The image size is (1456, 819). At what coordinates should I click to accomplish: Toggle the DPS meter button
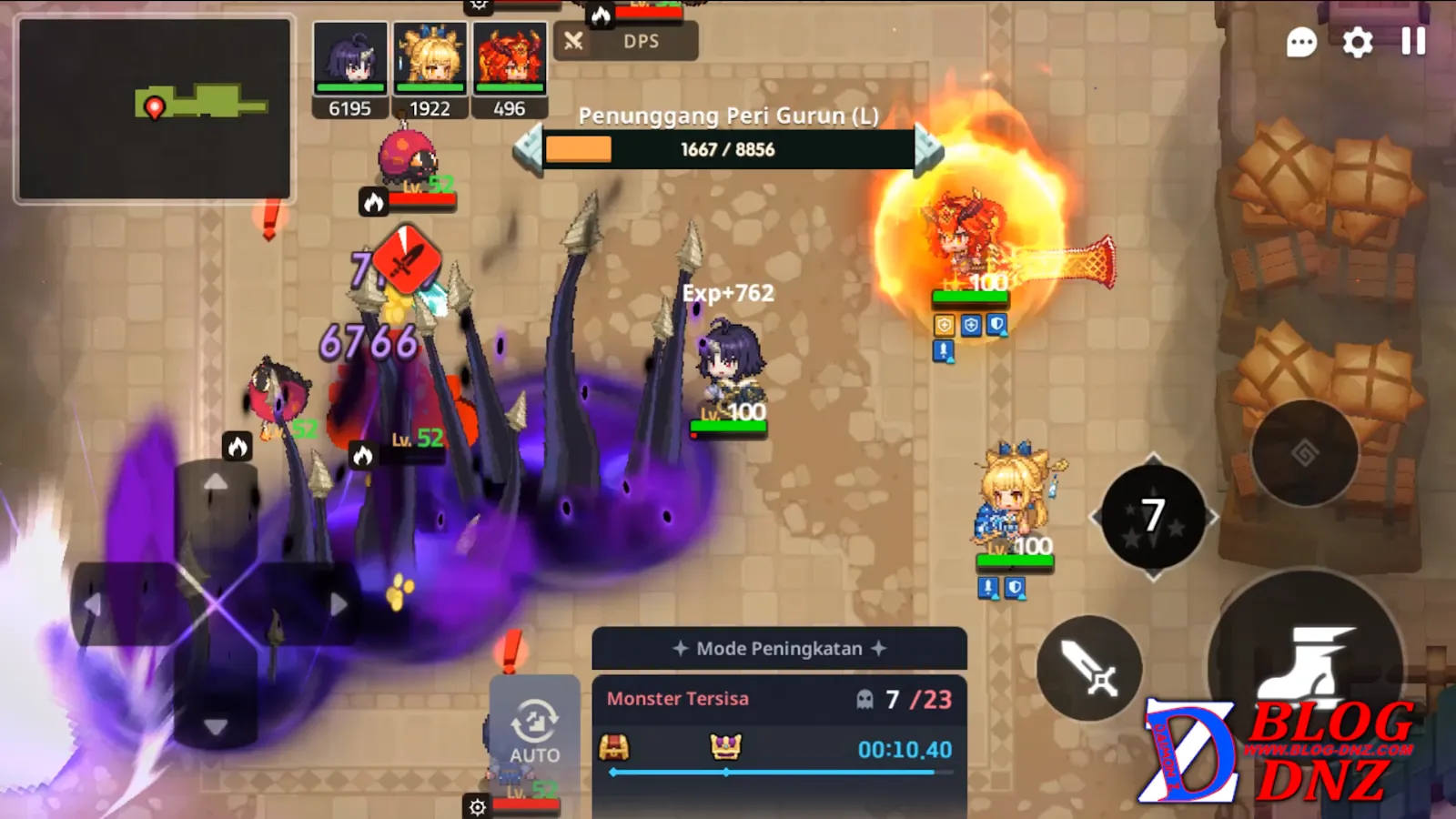pos(626,41)
